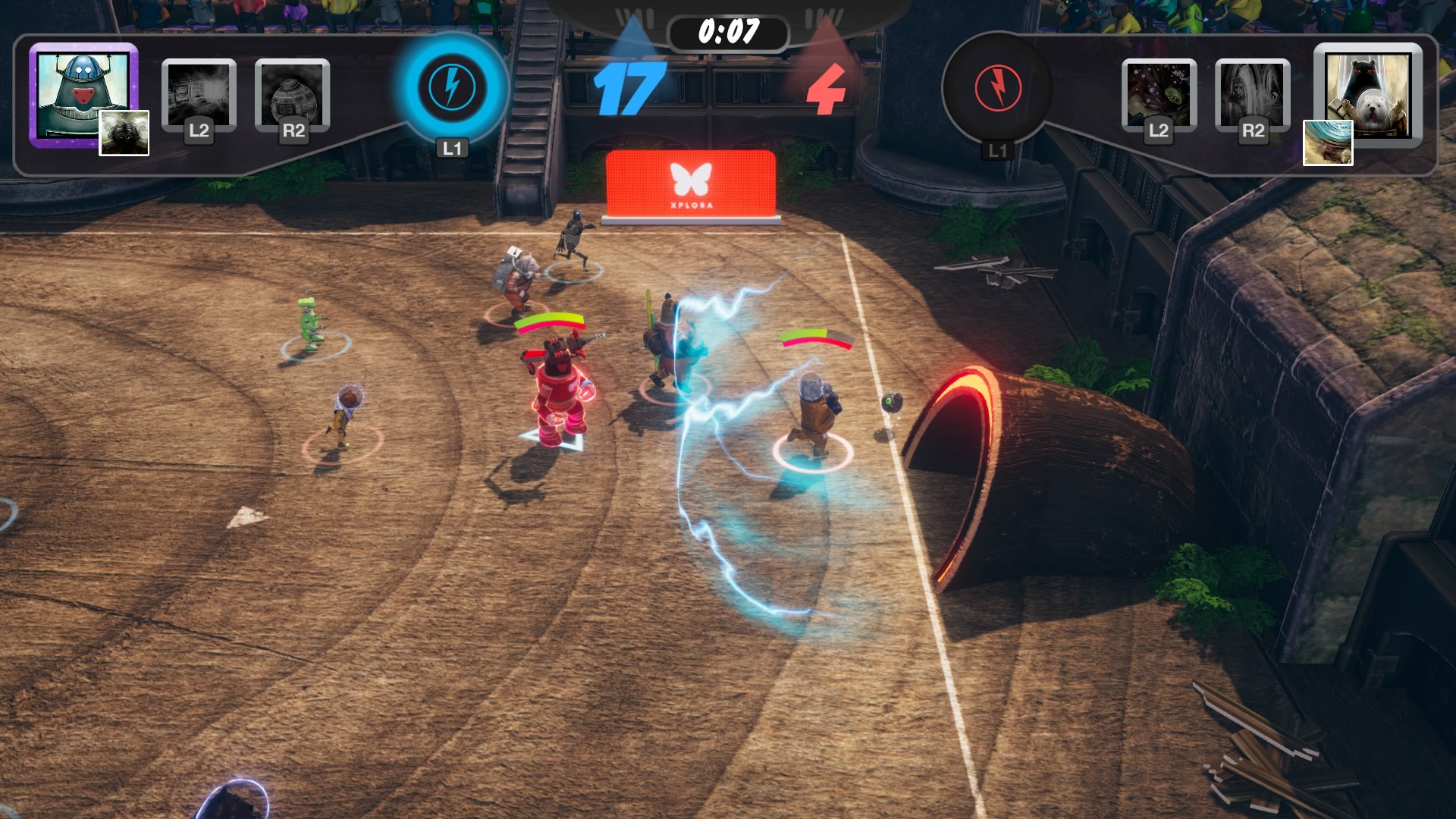The height and width of the screenshot is (819, 1456).
Task: Select the red team's R2 ghost ability icon
Action: click(1253, 93)
